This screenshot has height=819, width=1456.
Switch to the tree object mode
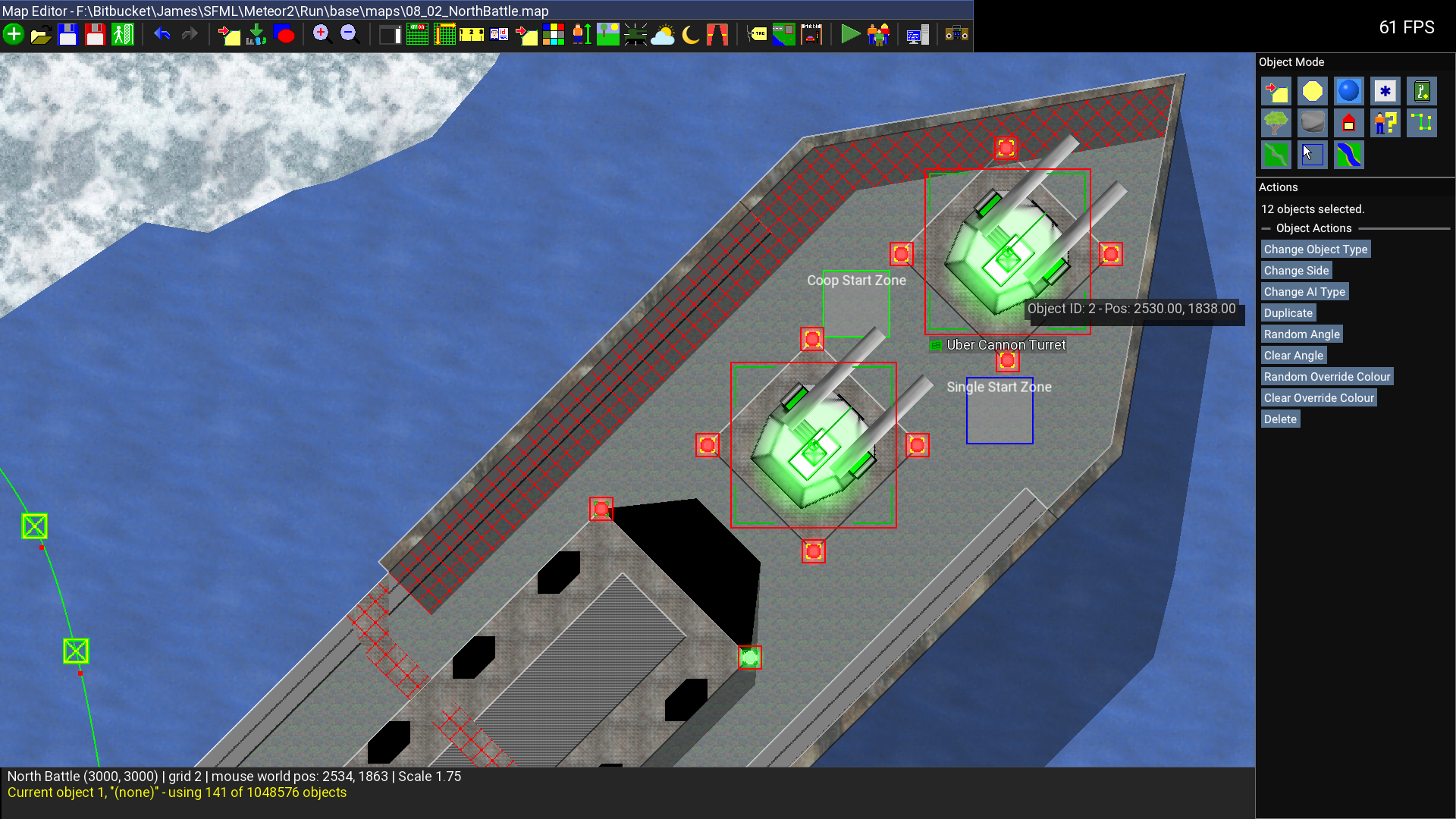[1276, 123]
